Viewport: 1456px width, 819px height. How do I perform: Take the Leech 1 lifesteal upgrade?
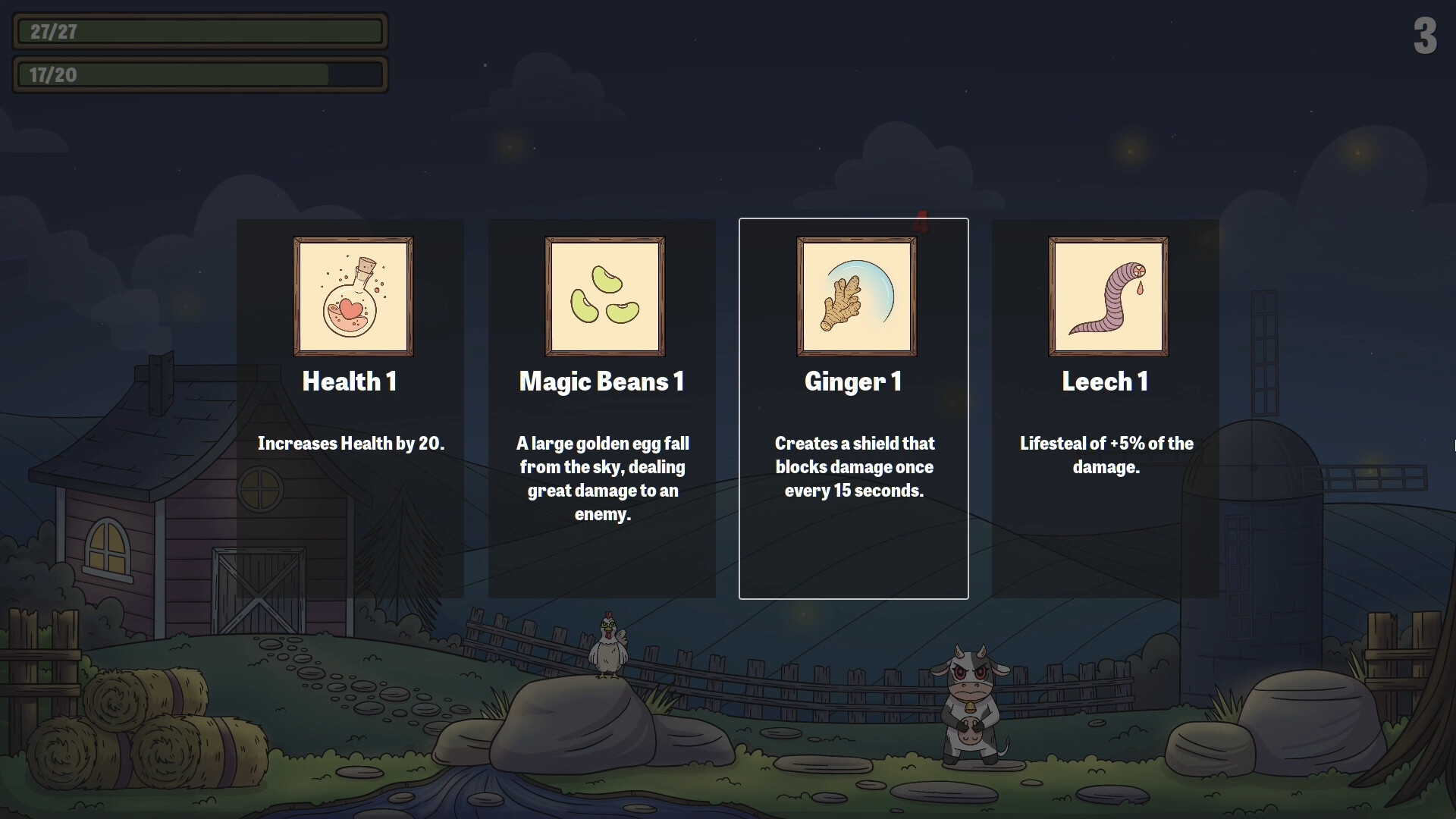point(1106,409)
